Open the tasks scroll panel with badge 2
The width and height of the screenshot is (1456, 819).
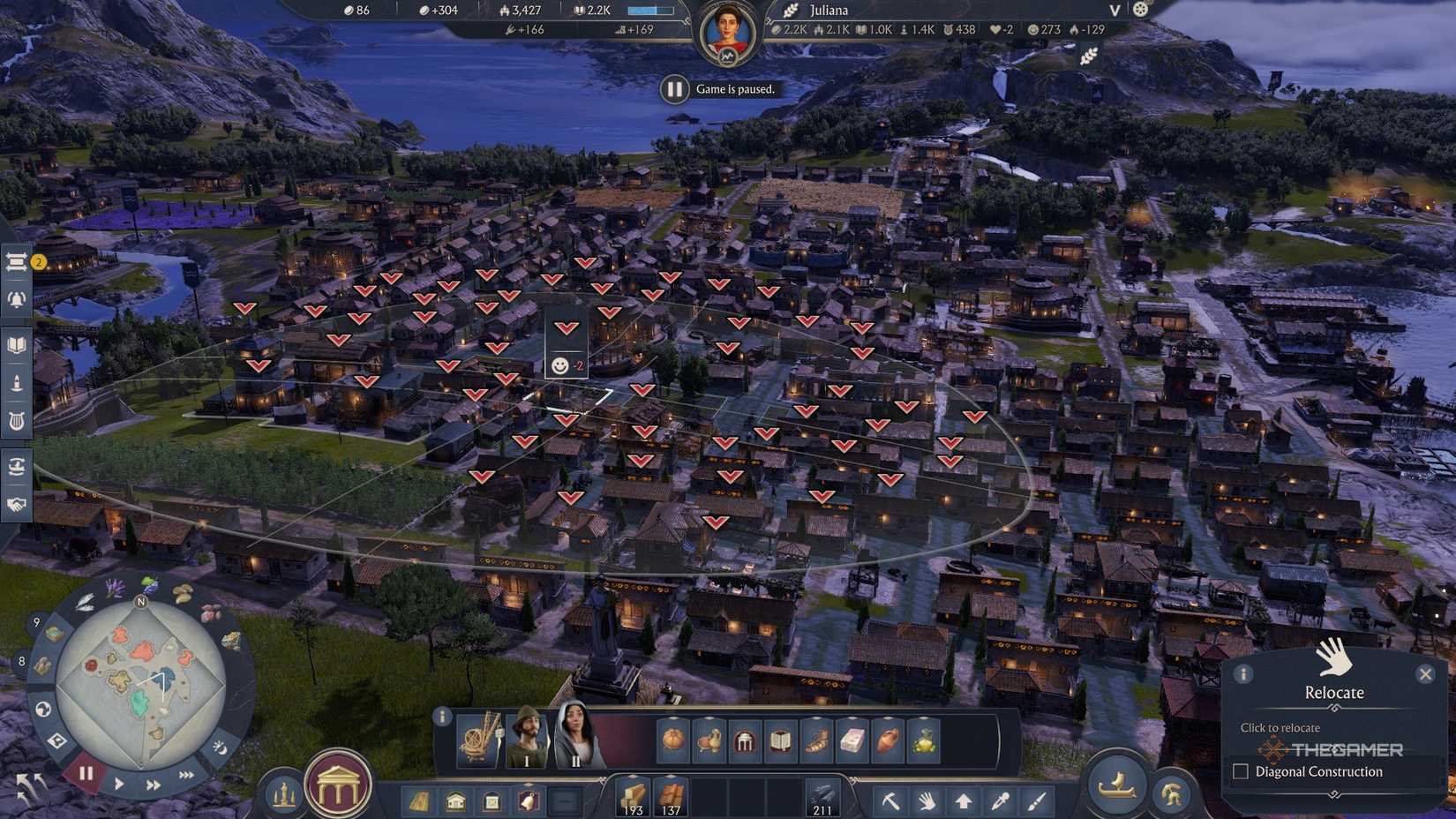(x=18, y=262)
